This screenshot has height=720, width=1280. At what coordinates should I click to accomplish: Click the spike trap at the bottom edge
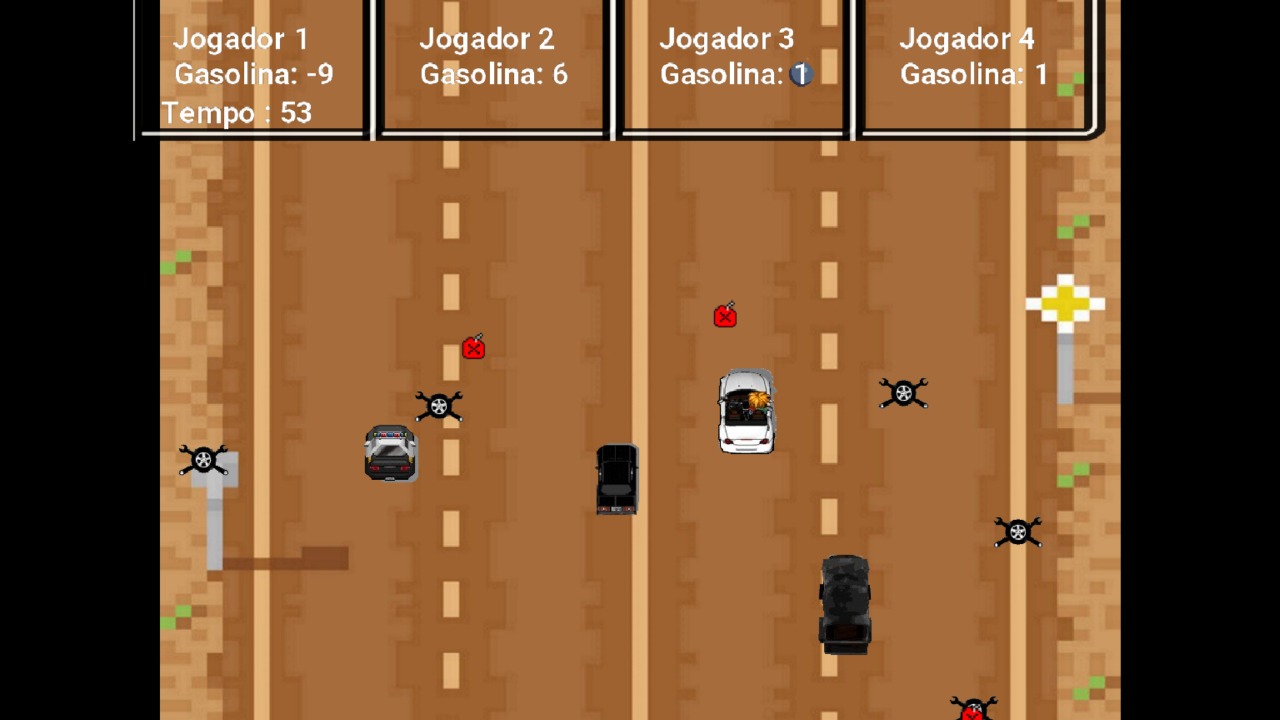972,708
